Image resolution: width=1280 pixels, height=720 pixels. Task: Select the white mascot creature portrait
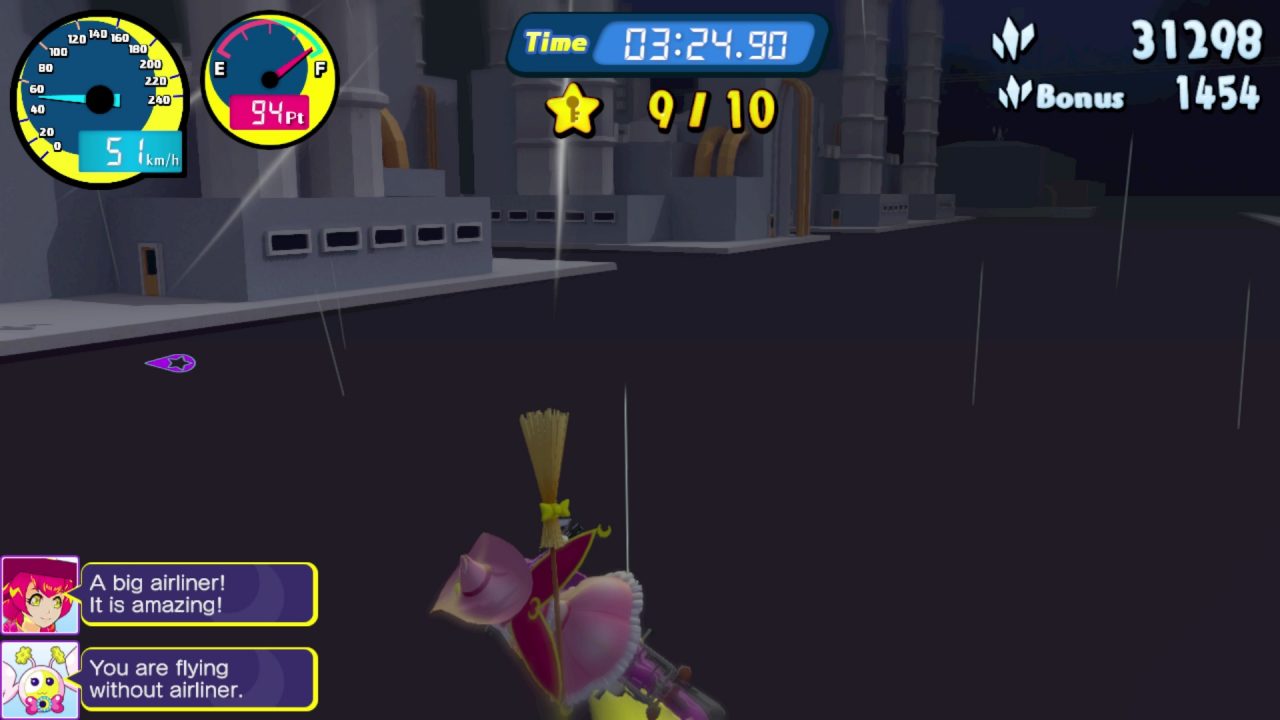(x=40, y=680)
